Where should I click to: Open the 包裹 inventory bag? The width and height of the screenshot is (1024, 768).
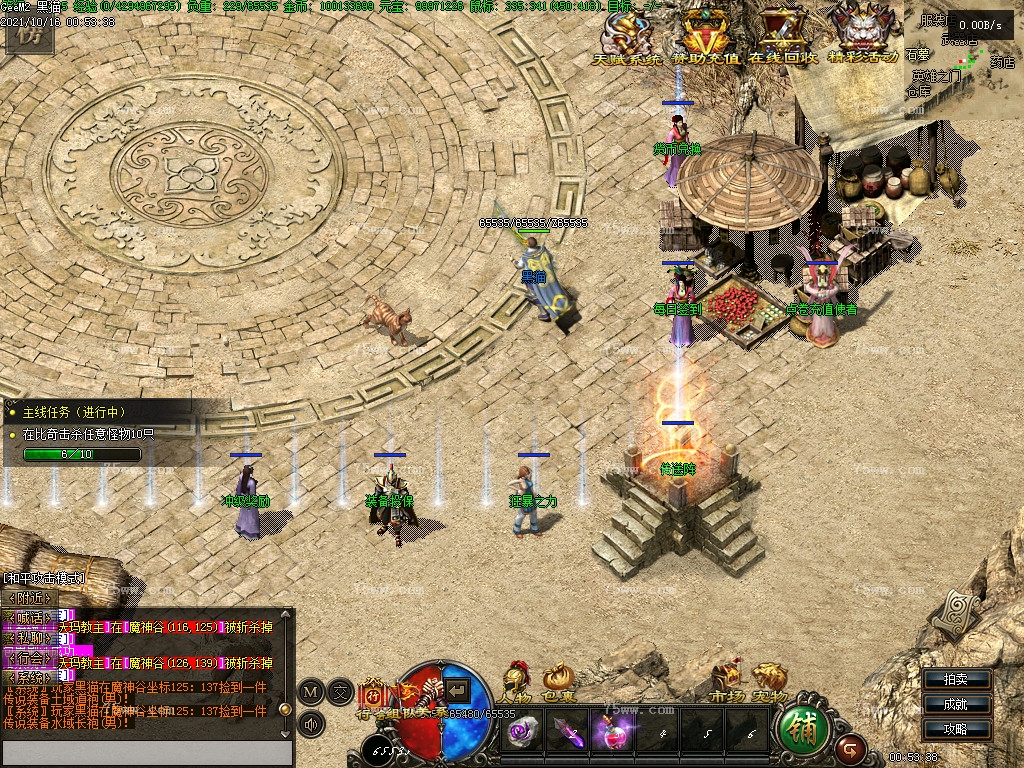coord(558,681)
